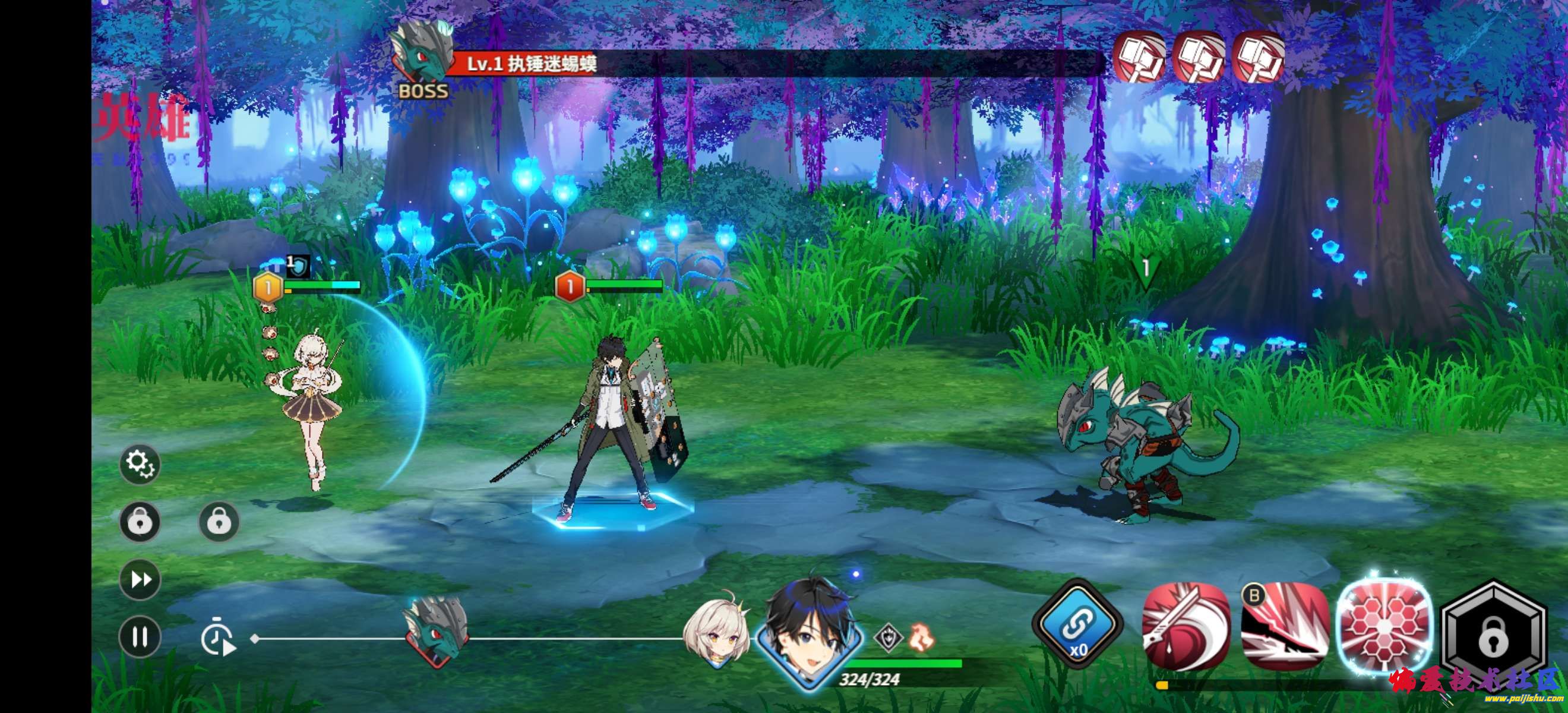
Task: Toggle the fast-forward battle speed button
Action: coord(140,579)
